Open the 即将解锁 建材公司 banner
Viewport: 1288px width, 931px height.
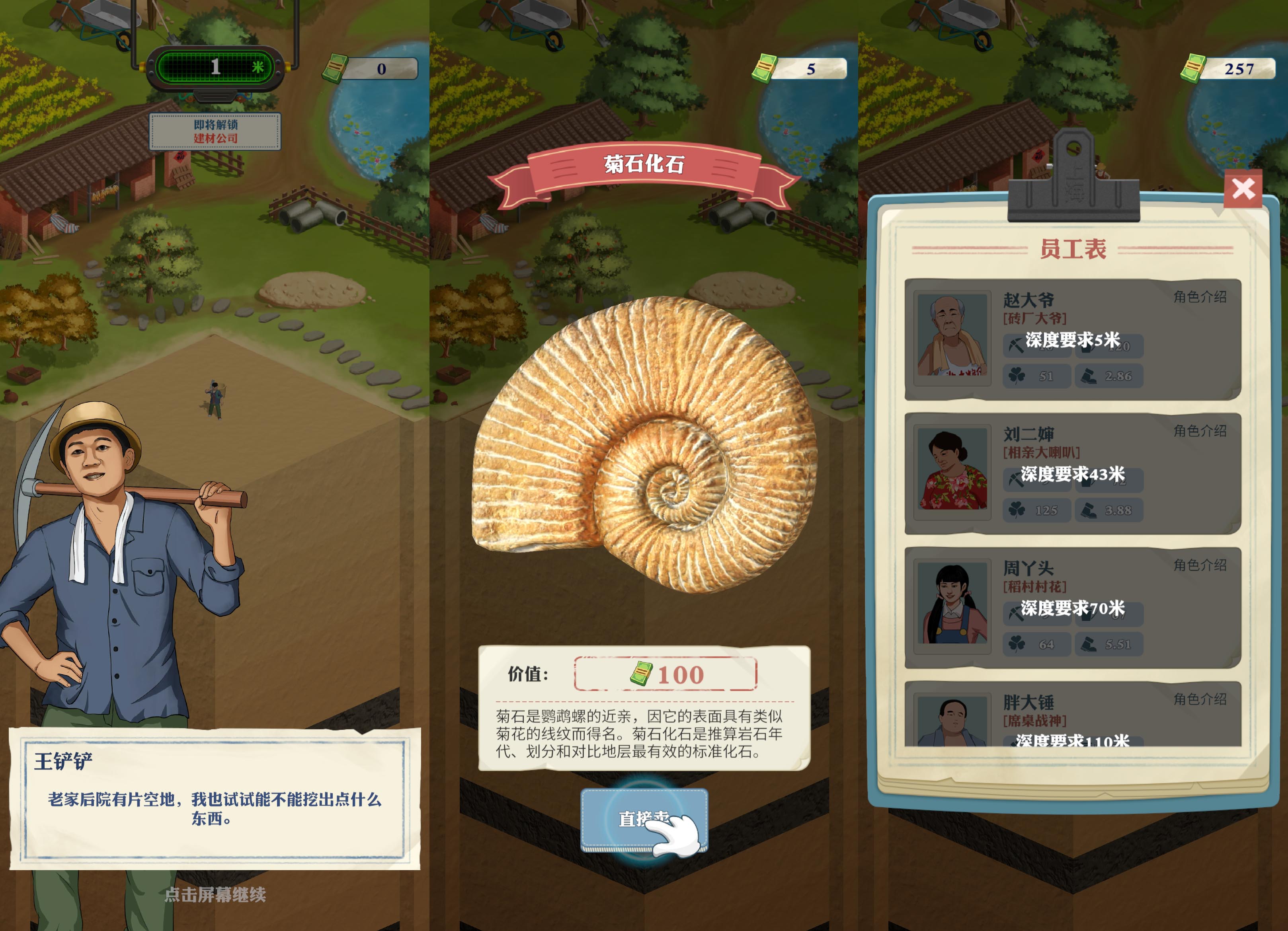215,132
